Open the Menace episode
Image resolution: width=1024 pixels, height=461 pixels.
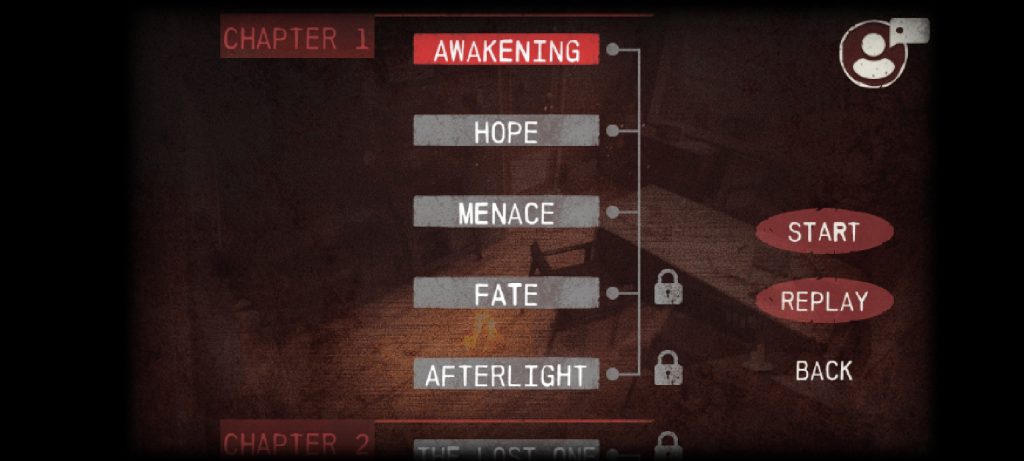click(506, 212)
